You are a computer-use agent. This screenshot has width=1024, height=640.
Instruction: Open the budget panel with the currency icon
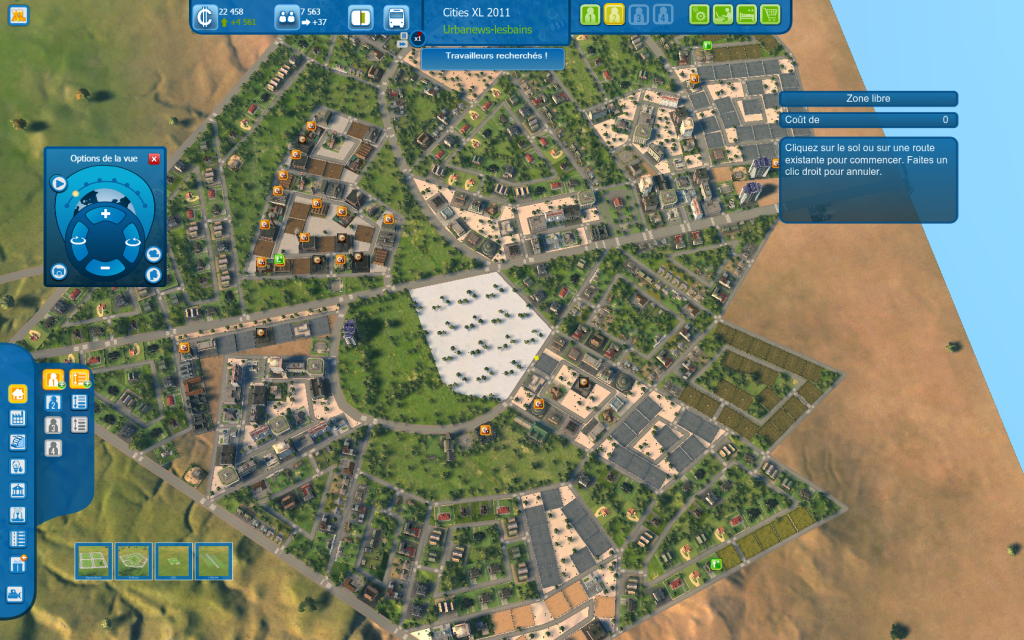(205, 17)
